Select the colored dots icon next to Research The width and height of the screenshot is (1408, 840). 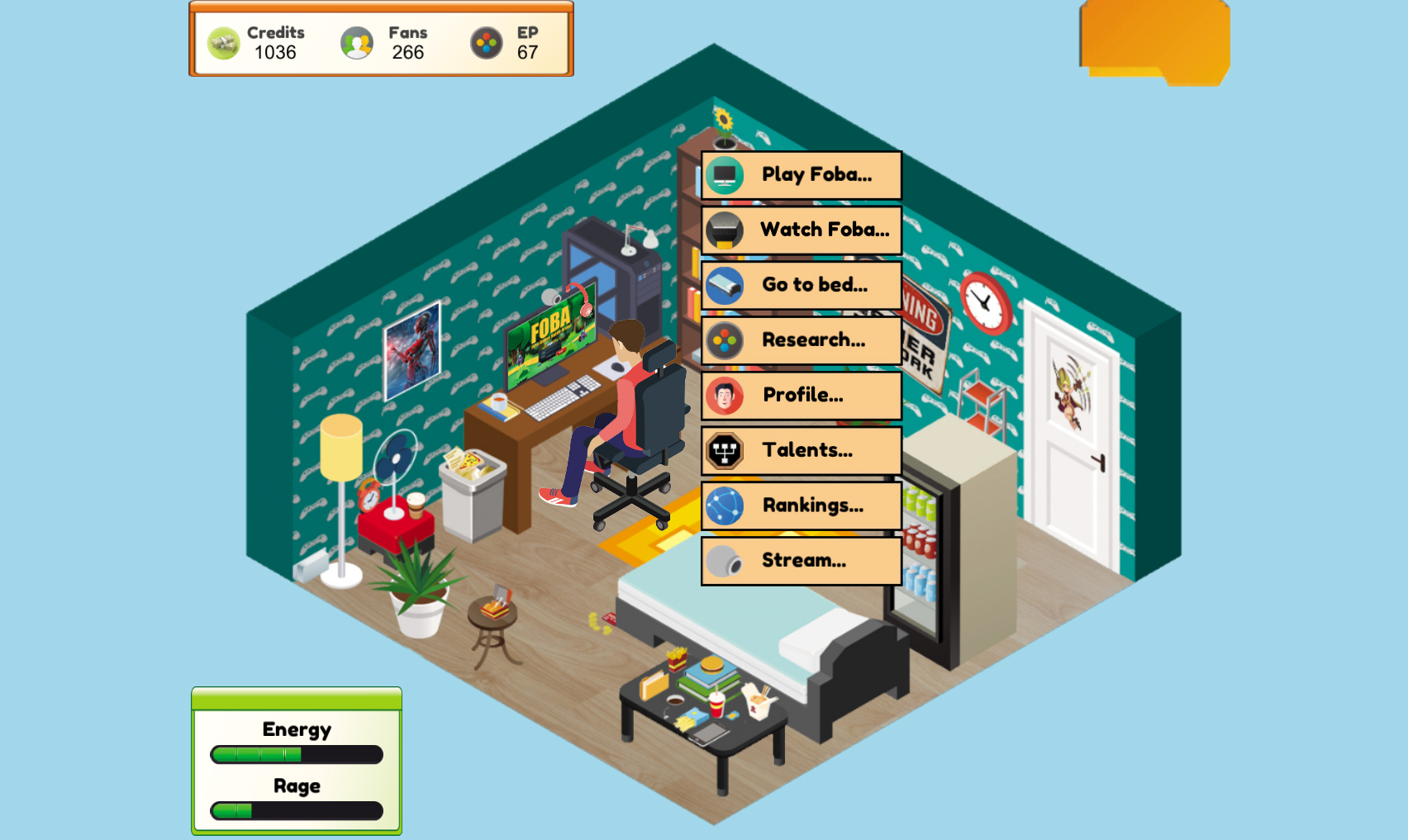coord(723,340)
